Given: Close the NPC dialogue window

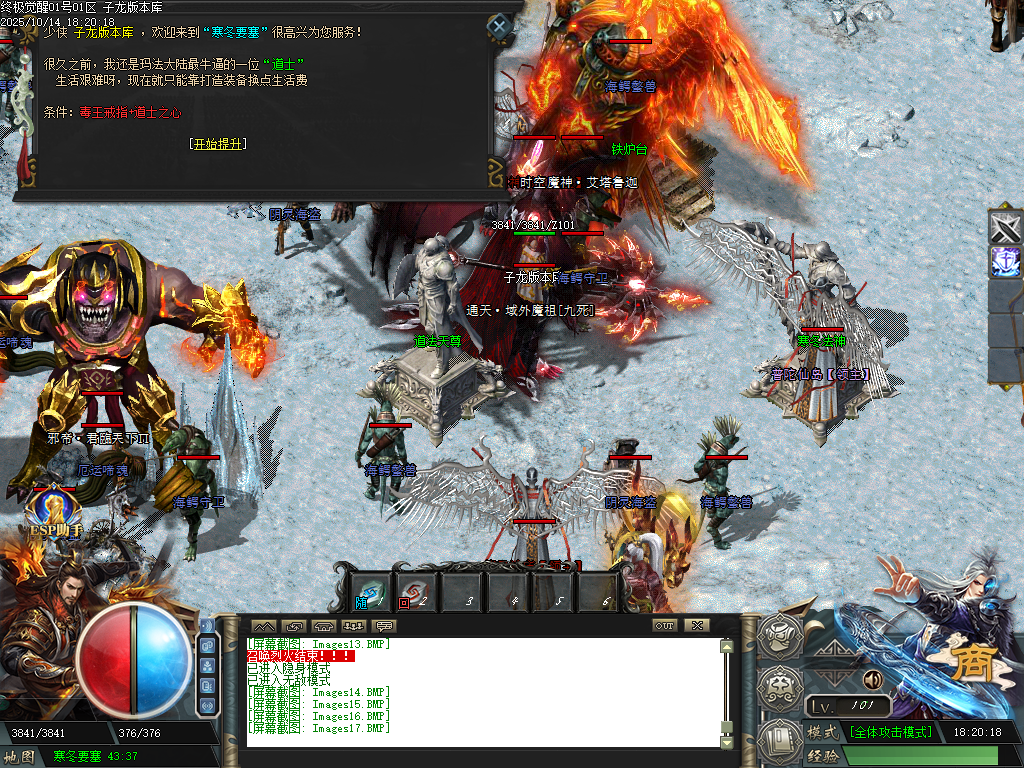Looking at the screenshot, I should pyautogui.click(x=499, y=26).
